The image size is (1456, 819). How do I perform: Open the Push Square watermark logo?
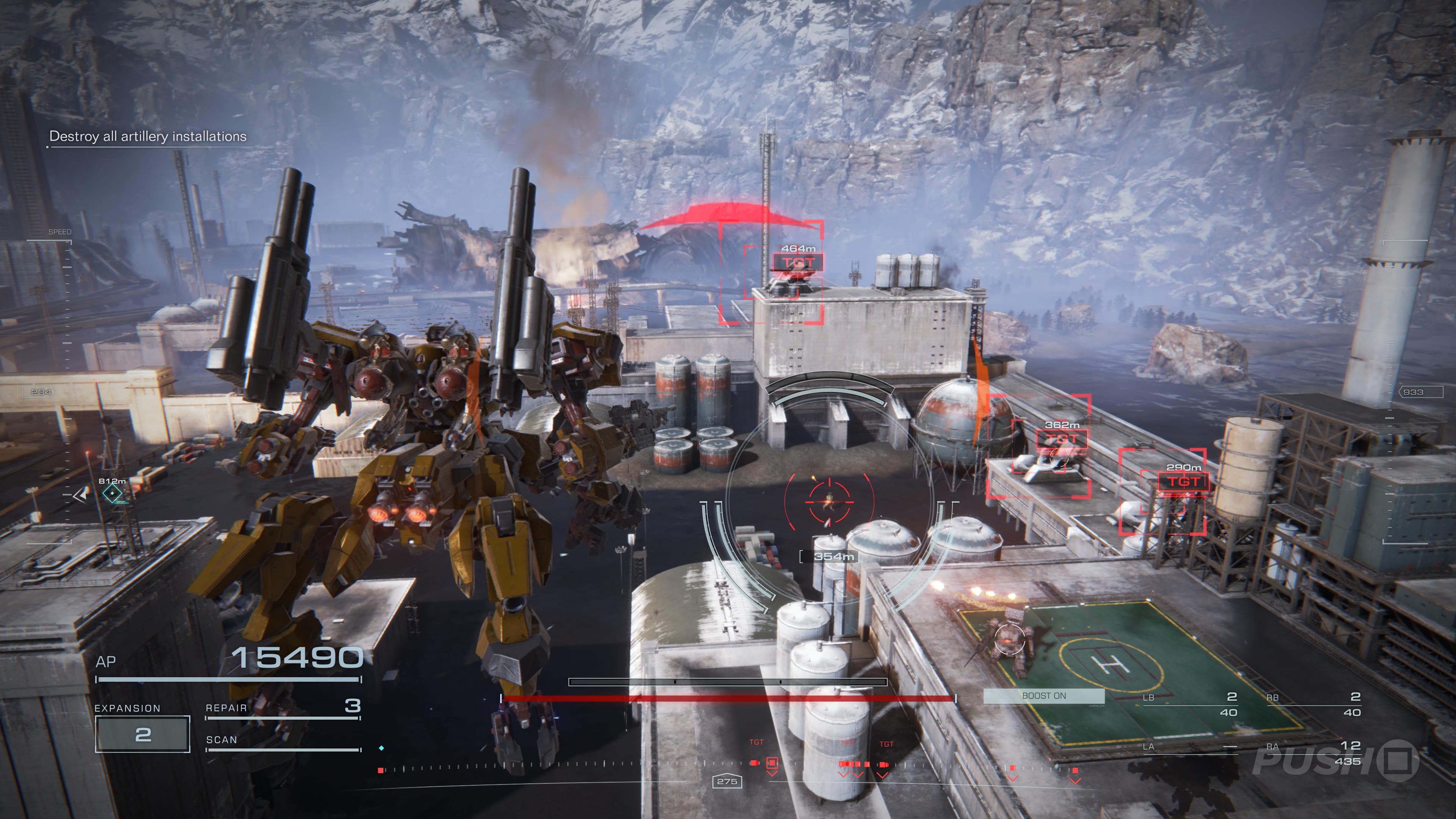coord(1335,760)
